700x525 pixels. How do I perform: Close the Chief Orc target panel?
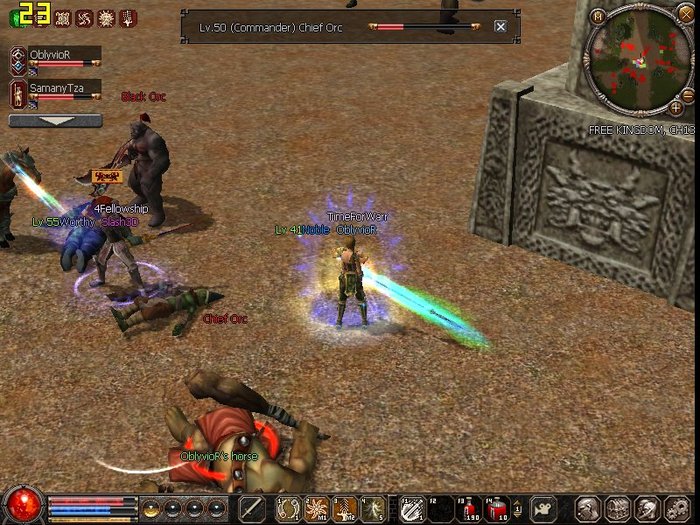500,27
